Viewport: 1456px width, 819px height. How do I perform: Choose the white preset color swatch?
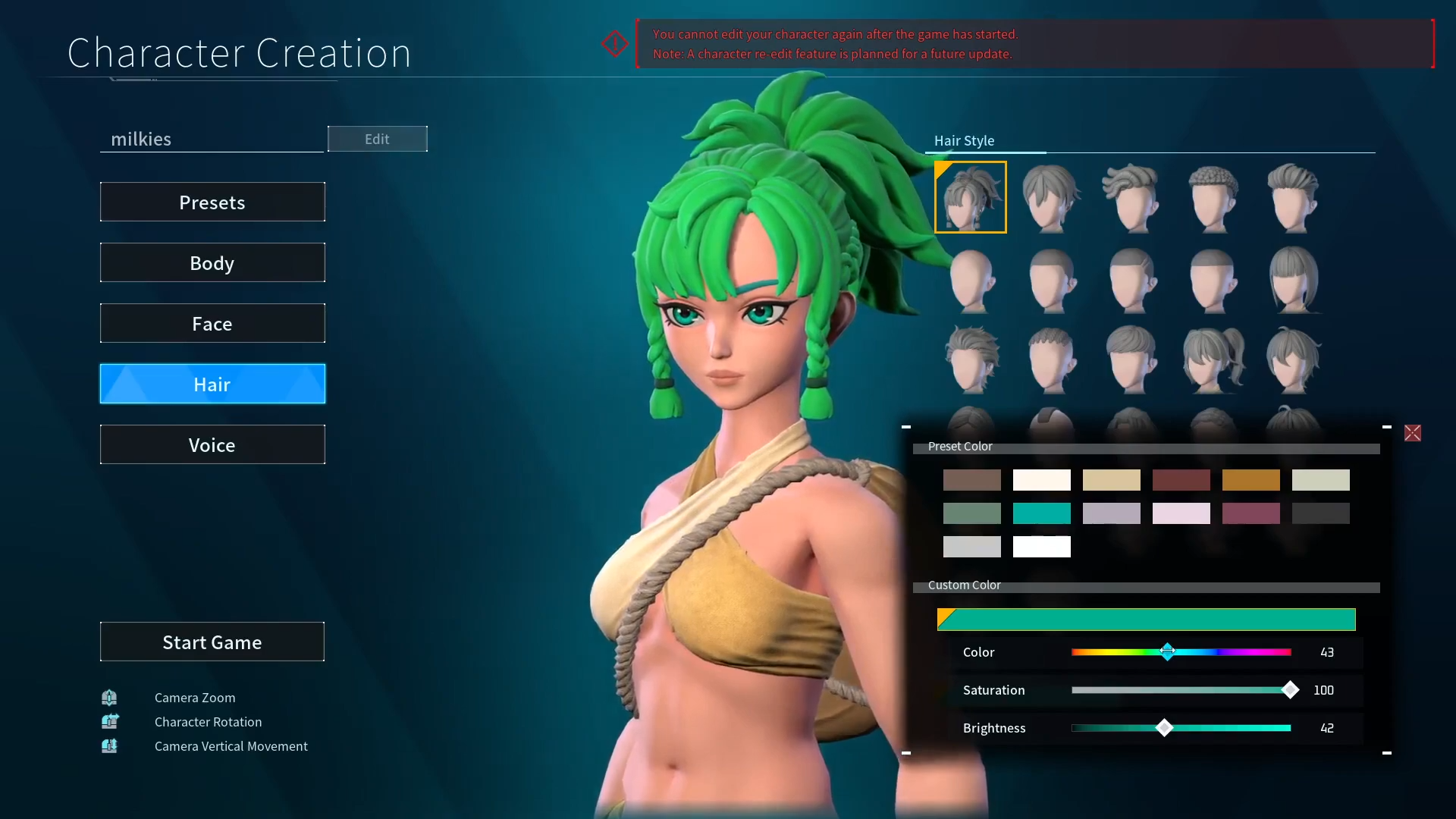point(1041,546)
